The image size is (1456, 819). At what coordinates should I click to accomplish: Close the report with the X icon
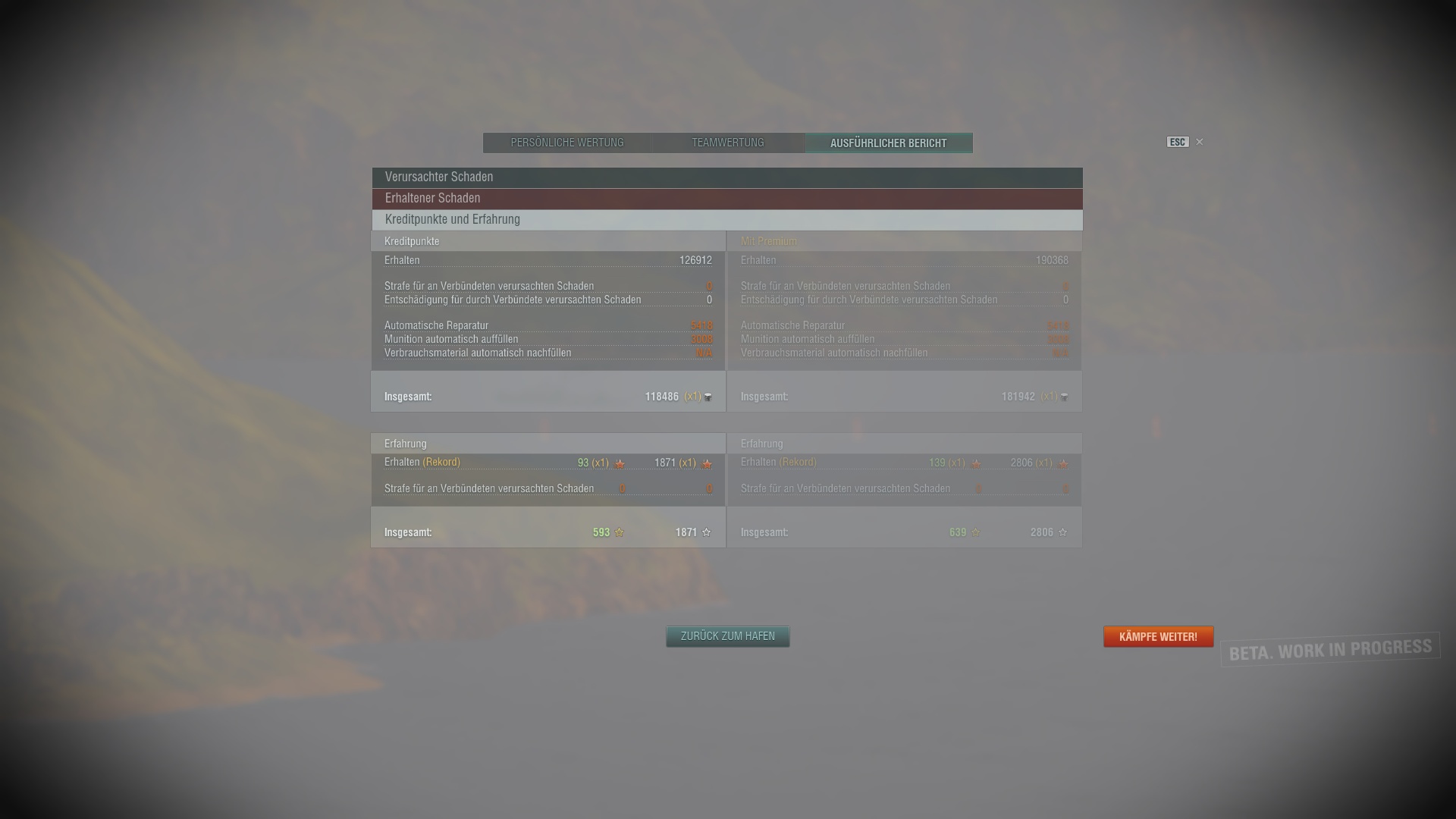pyautogui.click(x=1200, y=142)
